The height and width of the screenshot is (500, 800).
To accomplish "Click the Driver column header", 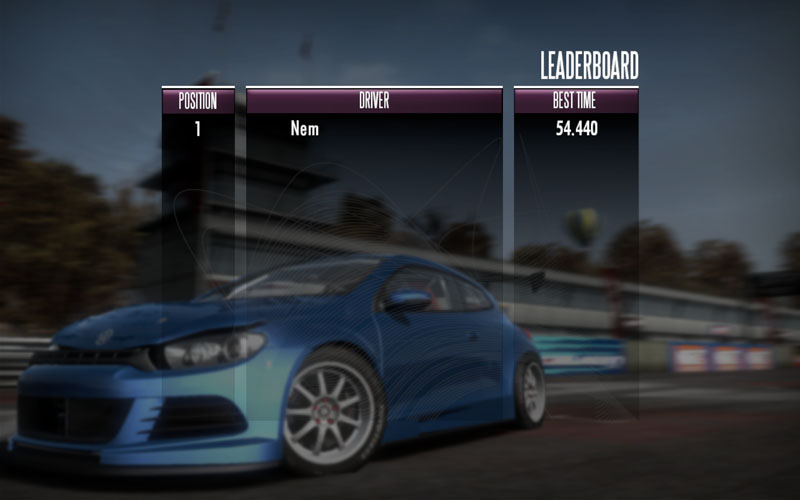I will point(374,101).
